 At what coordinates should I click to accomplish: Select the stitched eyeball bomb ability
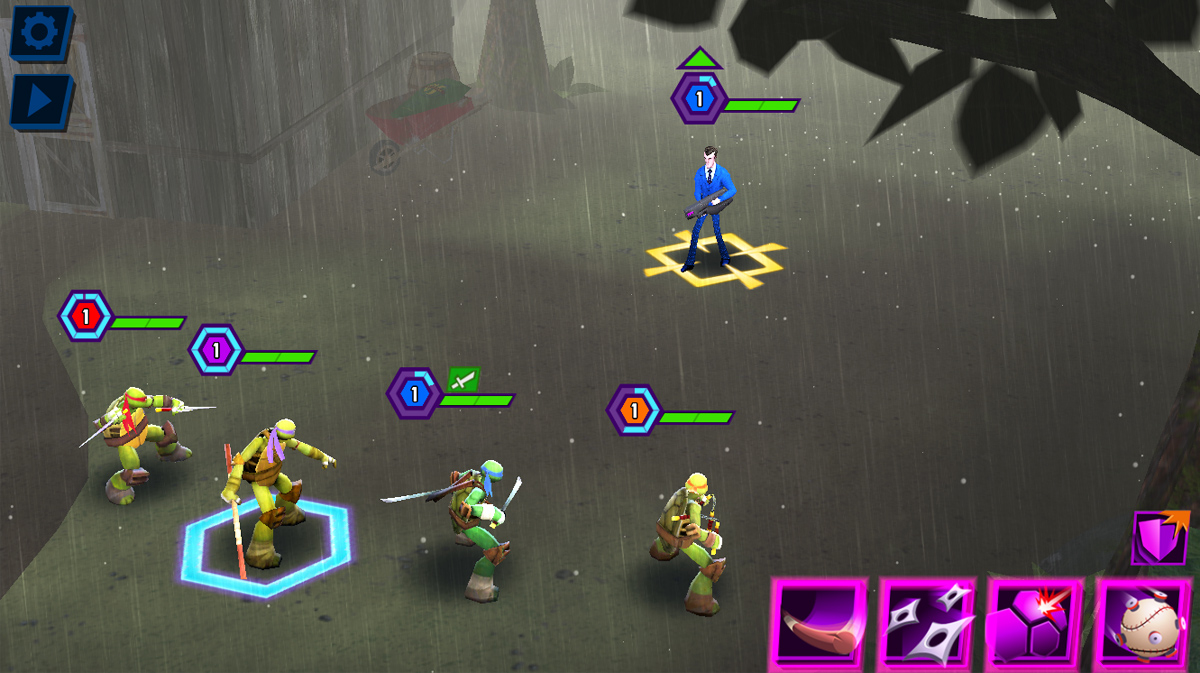click(1146, 622)
